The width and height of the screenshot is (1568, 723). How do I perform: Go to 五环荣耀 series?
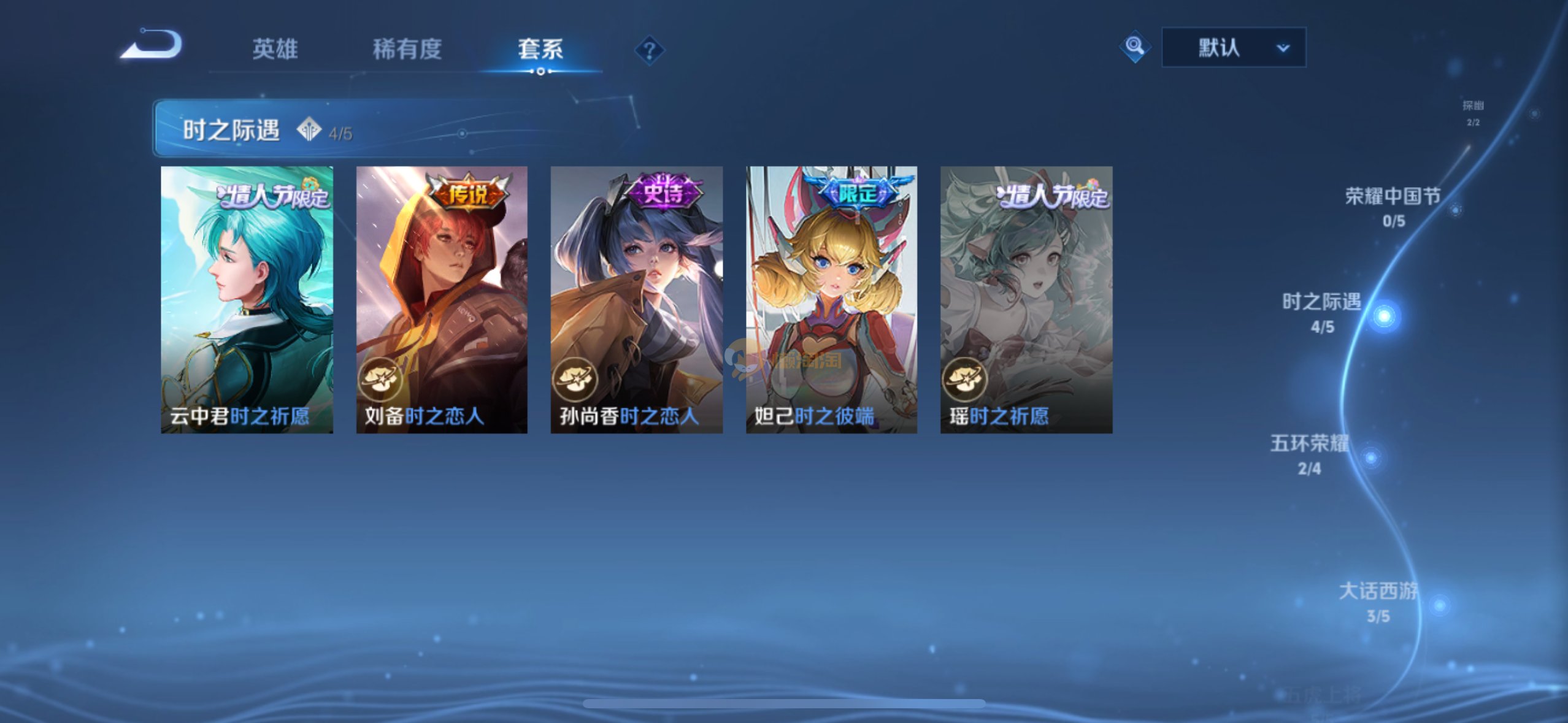[1309, 454]
